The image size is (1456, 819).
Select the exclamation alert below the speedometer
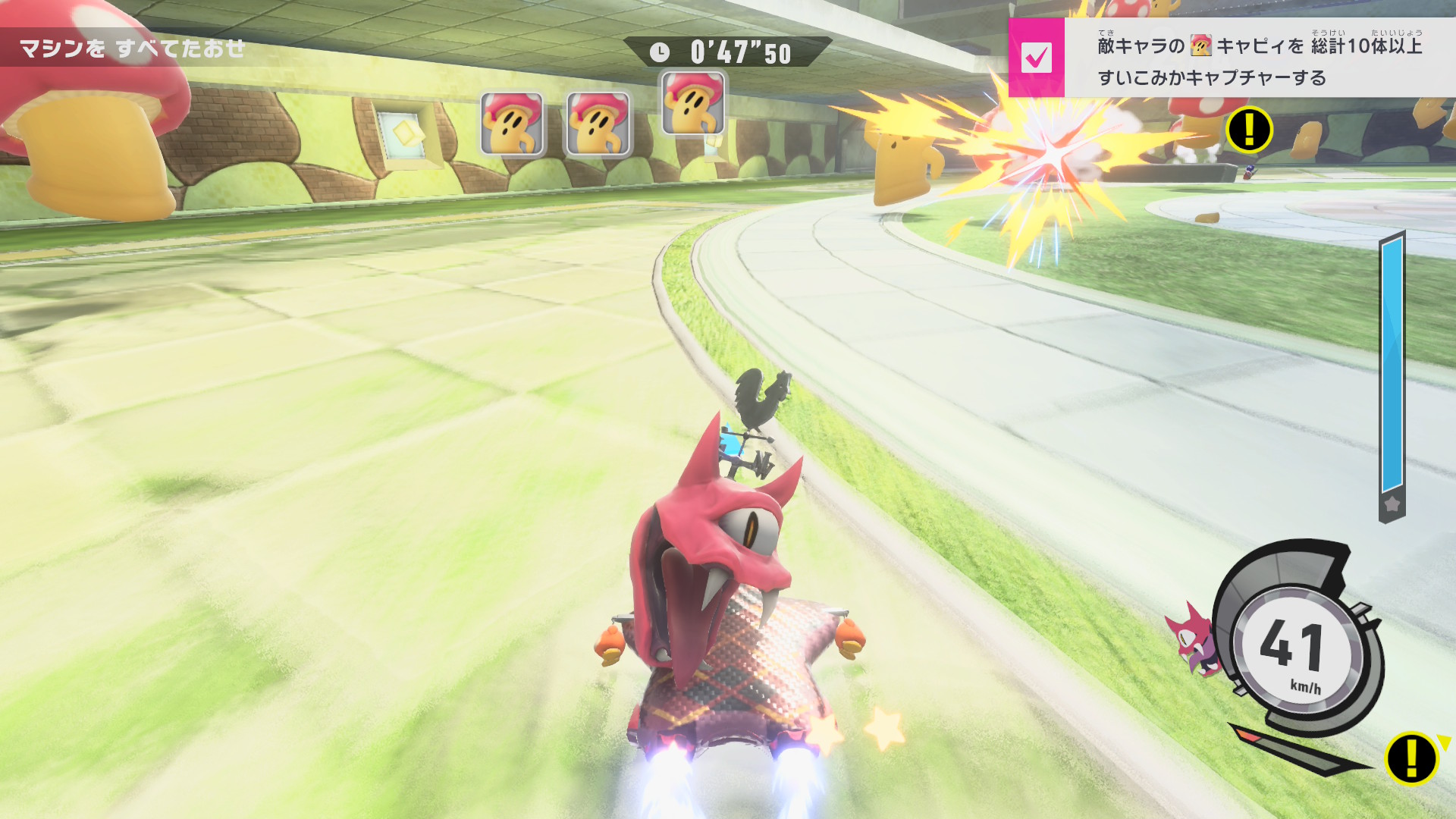pos(1410,757)
